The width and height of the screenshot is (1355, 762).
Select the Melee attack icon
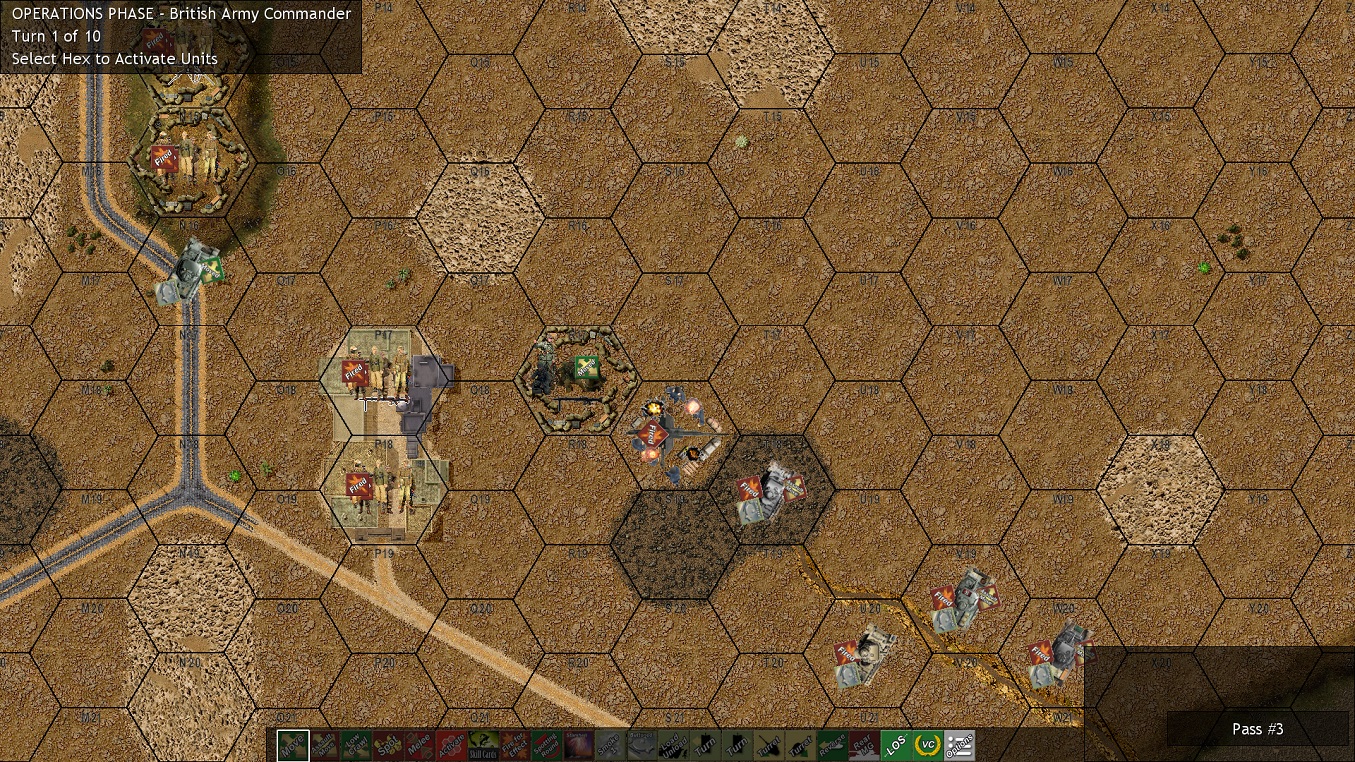pos(419,745)
